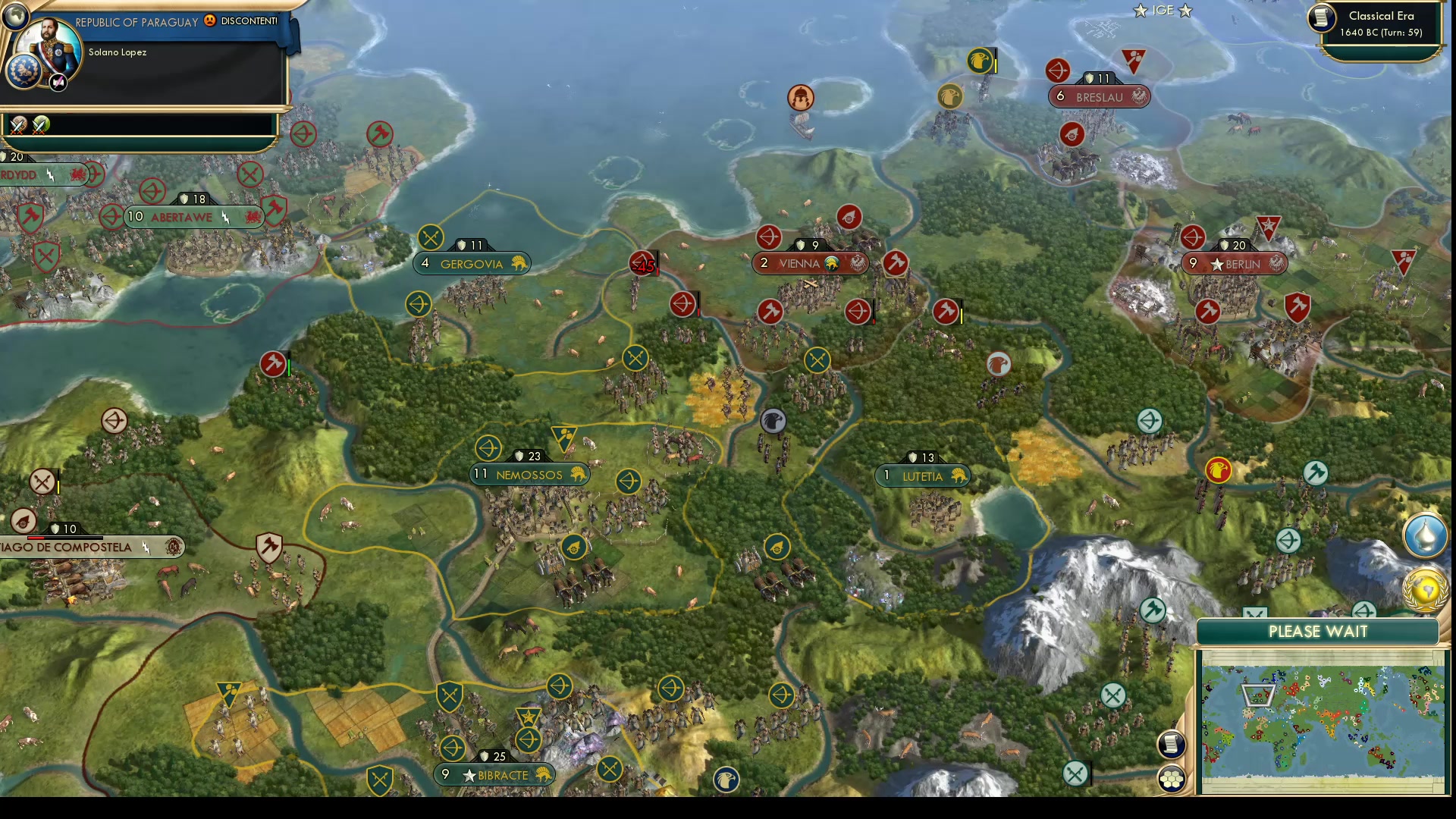Click the Discontent unhappiness face icon
The height and width of the screenshot is (819, 1456).
pyautogui.click(x=209, y=21)
